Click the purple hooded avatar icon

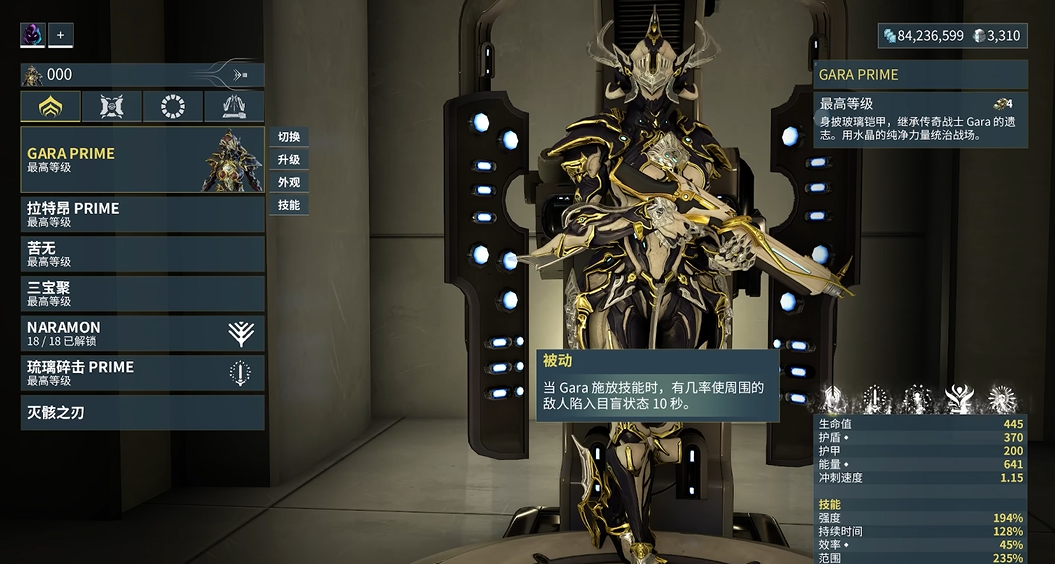(x=33, y=35)
